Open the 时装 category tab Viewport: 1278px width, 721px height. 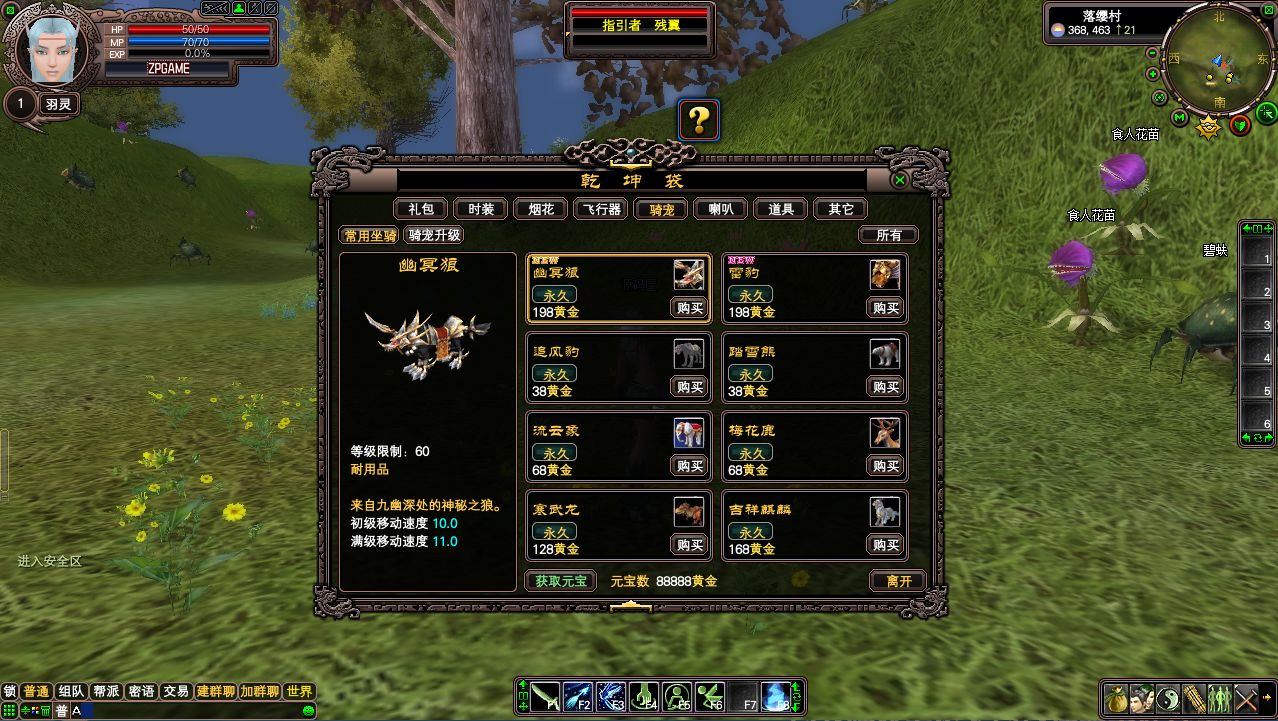click(481, 209)
